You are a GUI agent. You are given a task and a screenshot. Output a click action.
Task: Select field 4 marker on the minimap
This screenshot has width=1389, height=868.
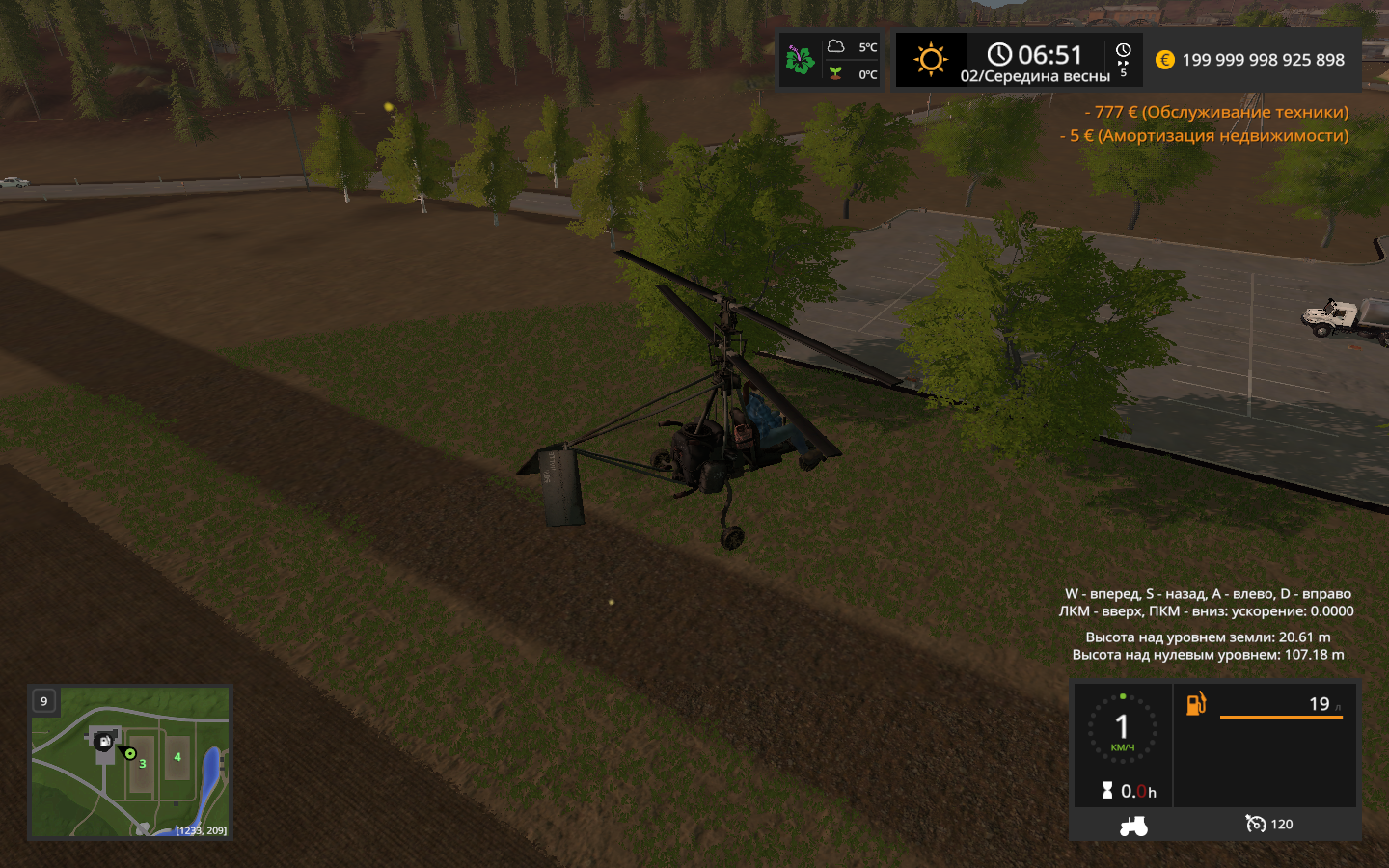(x=177, y=757)
